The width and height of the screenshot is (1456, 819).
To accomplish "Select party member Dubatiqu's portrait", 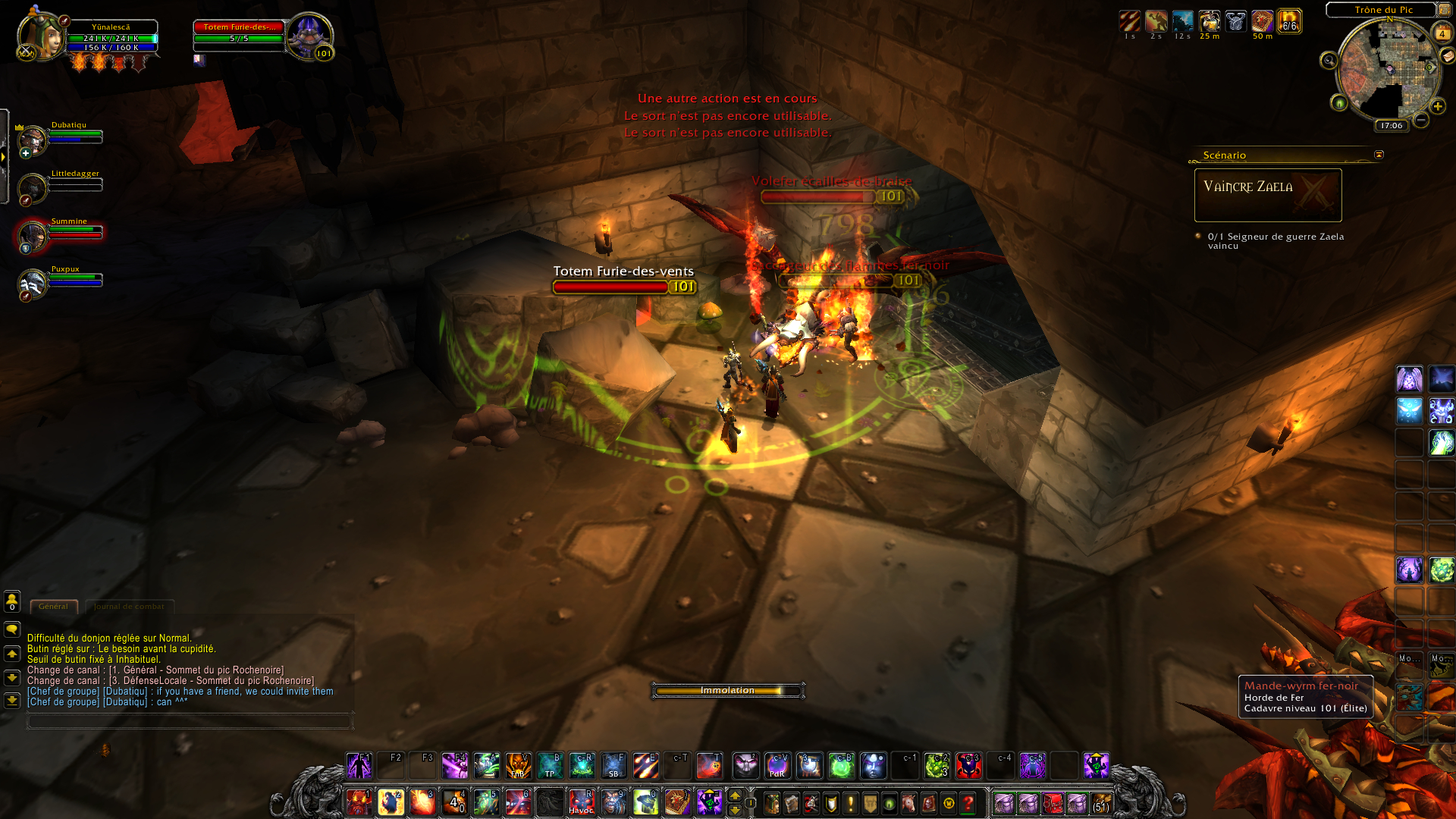I will coord(33,140).
